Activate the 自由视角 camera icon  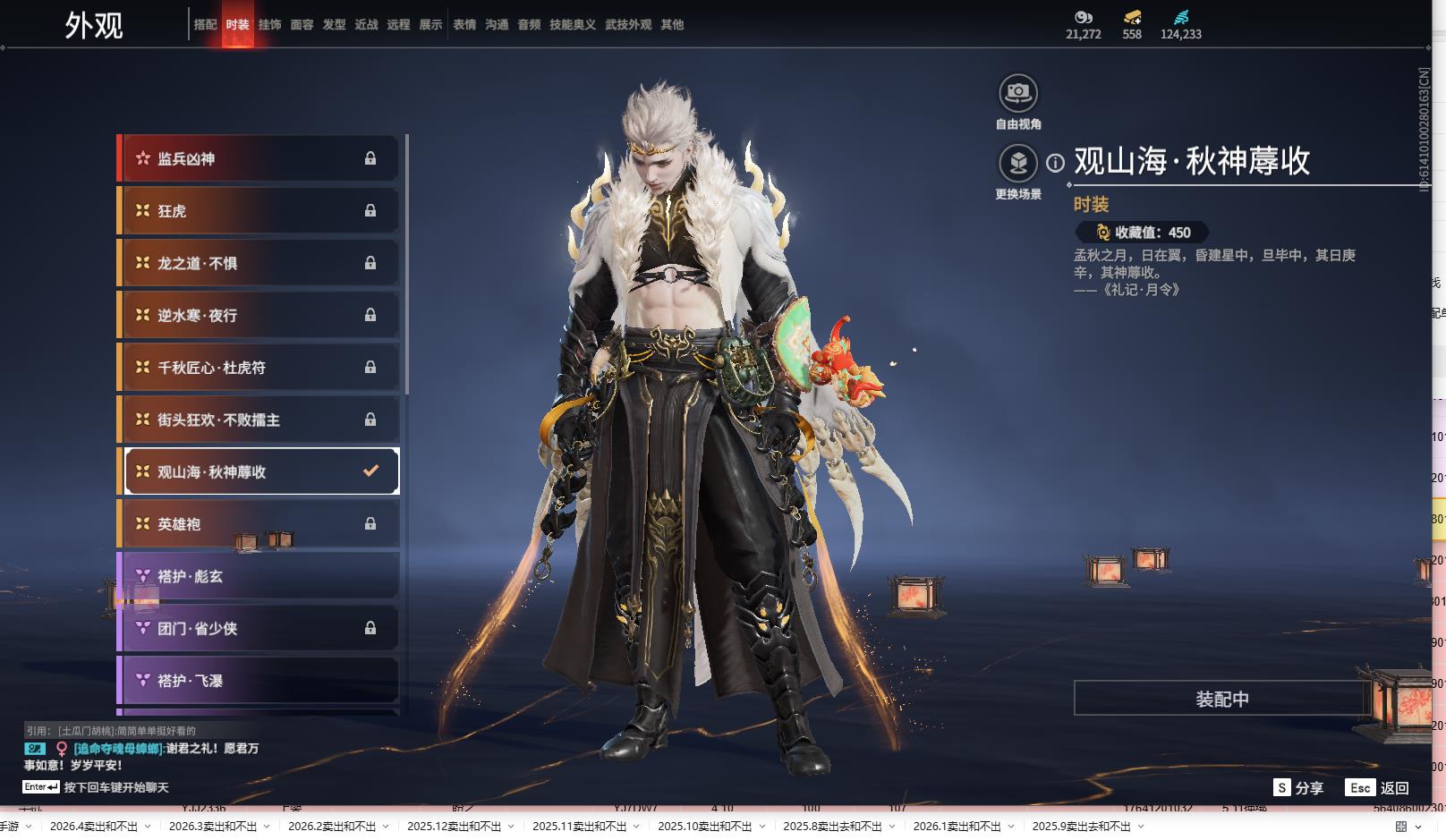tap(1018, 93)
